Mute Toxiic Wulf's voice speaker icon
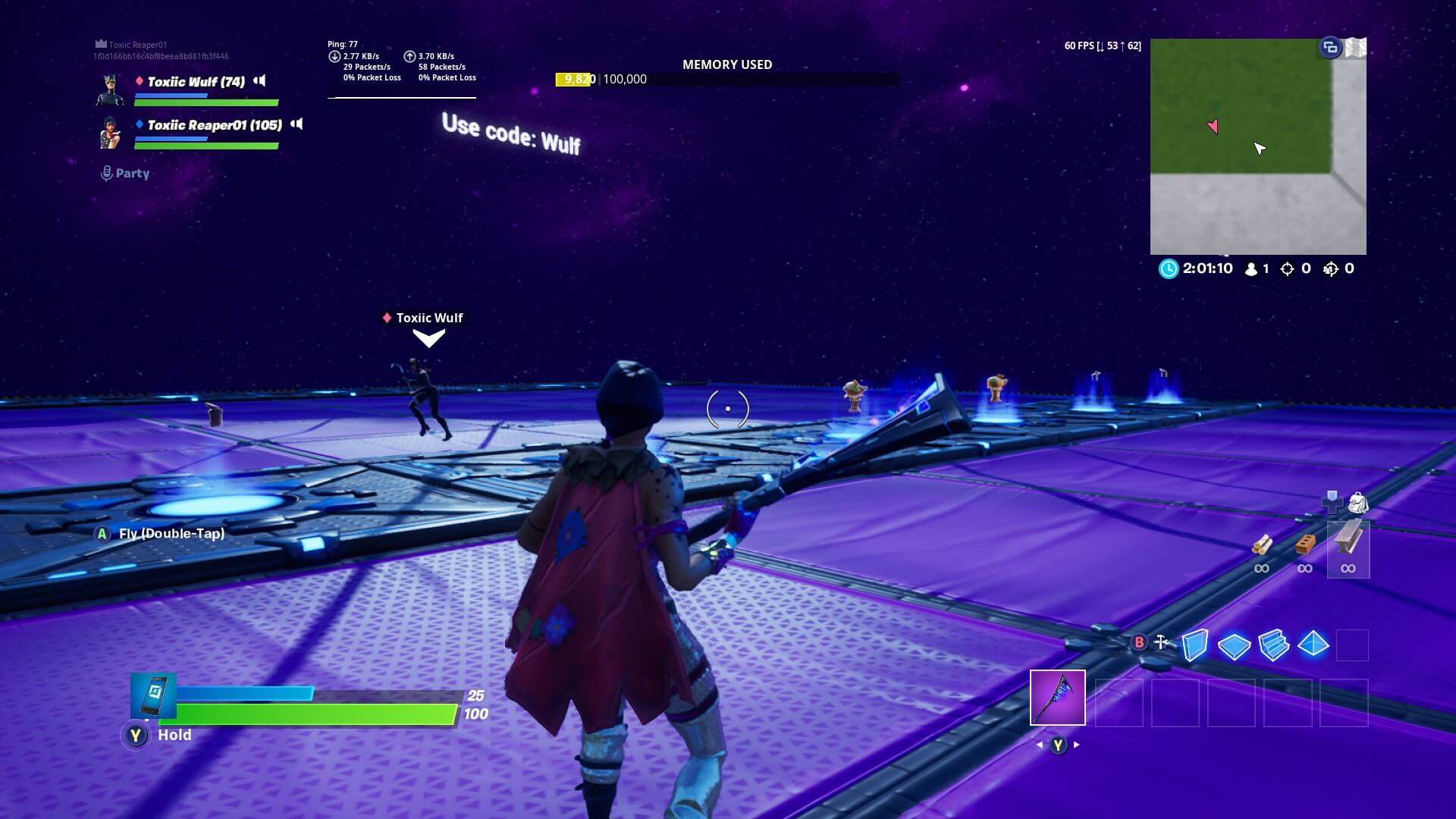Screen dimensions: 1456x819 pos(259,81)
